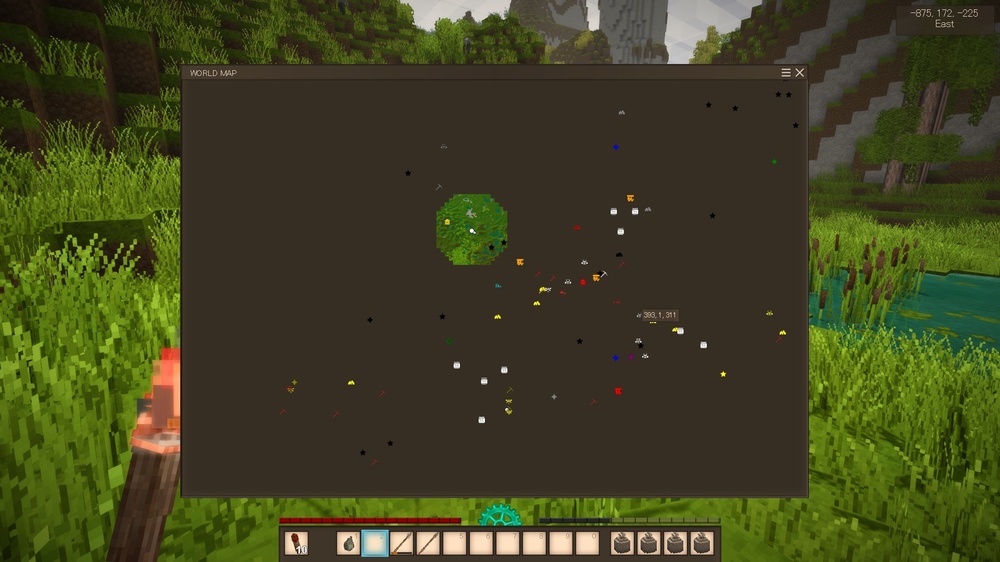This screenshot has height=562, width=1000.
Task: Click the teal waypoint marker on the map
Action: [x=497, y=285]
